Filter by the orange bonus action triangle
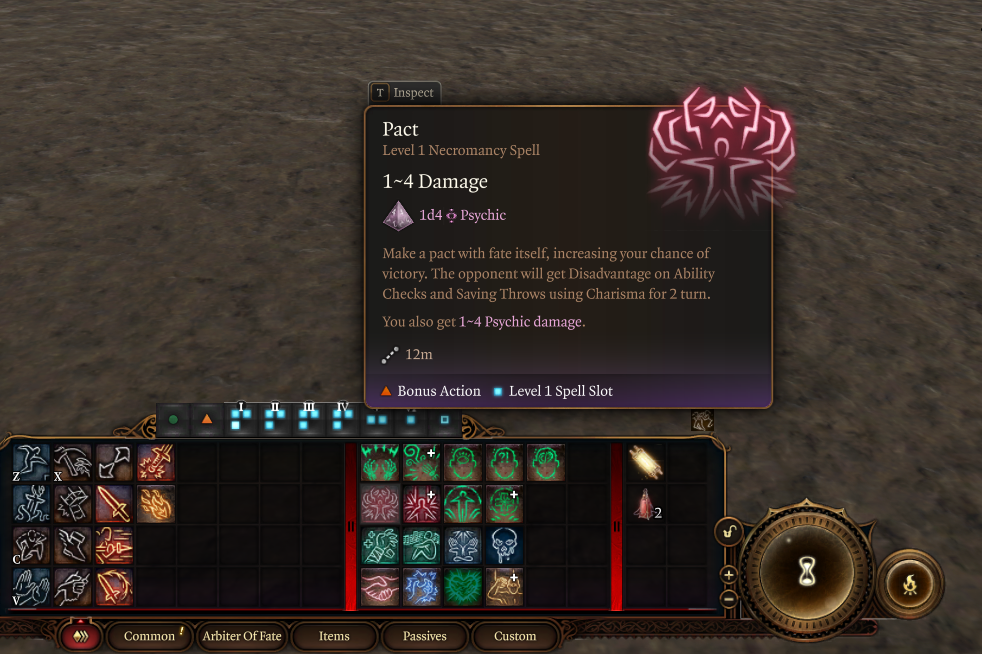 click(207, 419)
